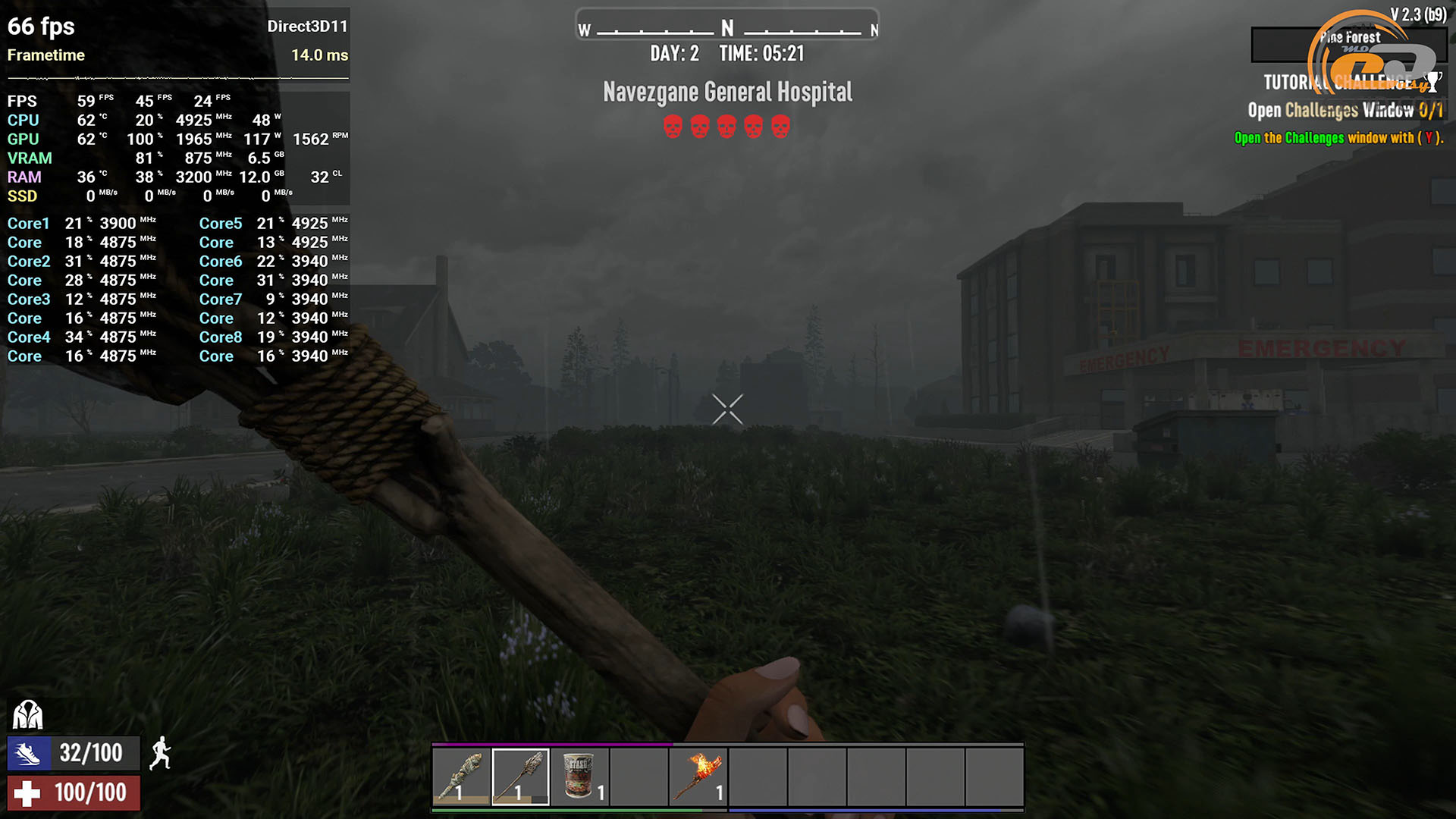Select the highlighted stone spear slot
1456x819 pixels.
pos(520,777)
